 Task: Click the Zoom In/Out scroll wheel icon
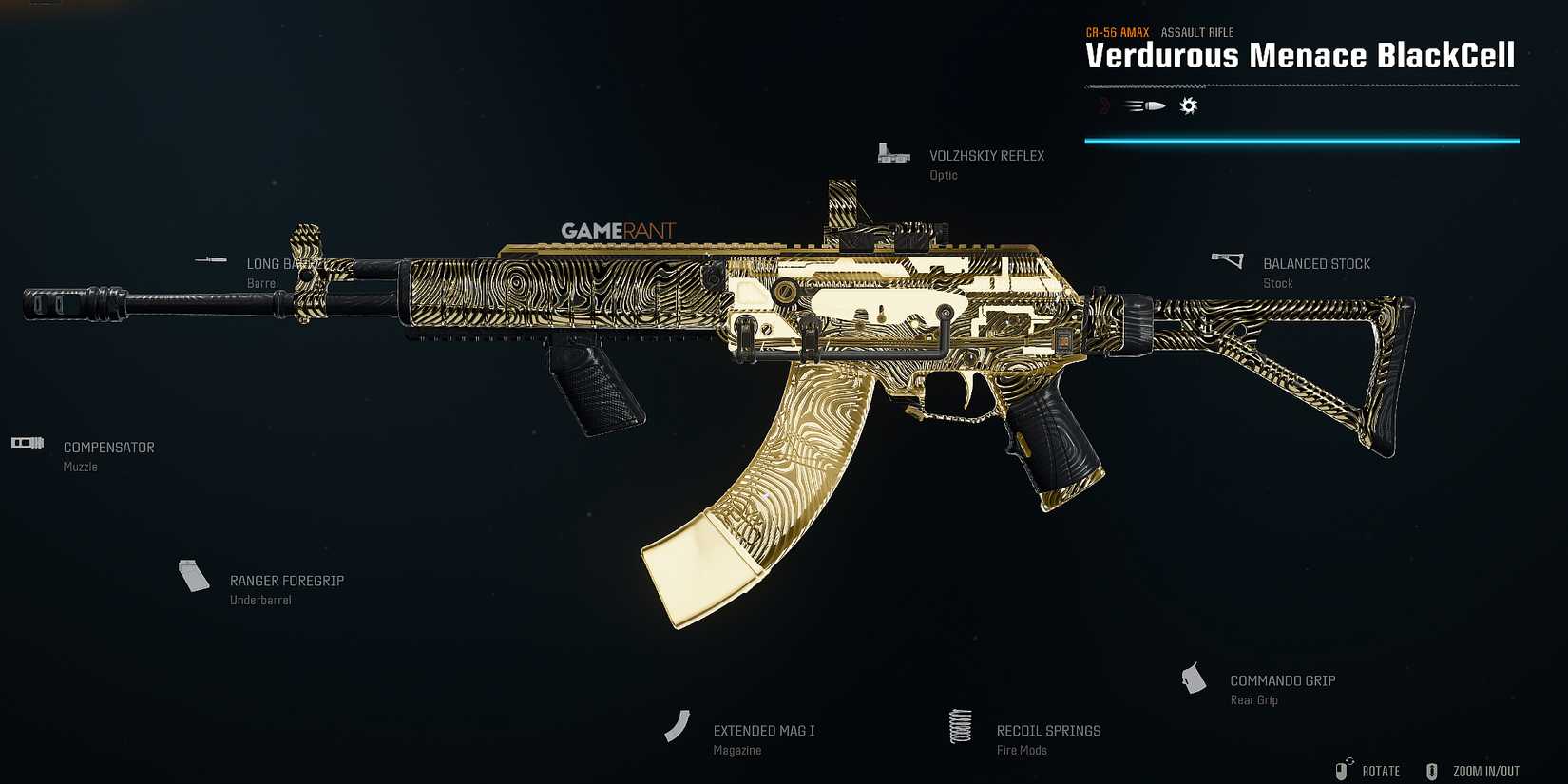[1431, 771]
